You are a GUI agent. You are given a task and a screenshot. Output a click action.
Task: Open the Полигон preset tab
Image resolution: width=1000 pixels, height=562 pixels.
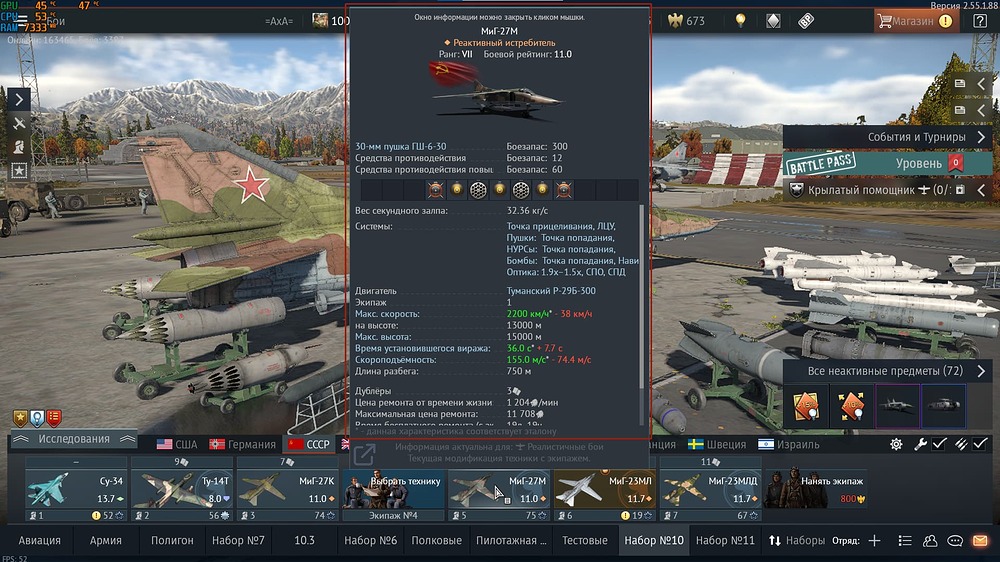point(172,541)
